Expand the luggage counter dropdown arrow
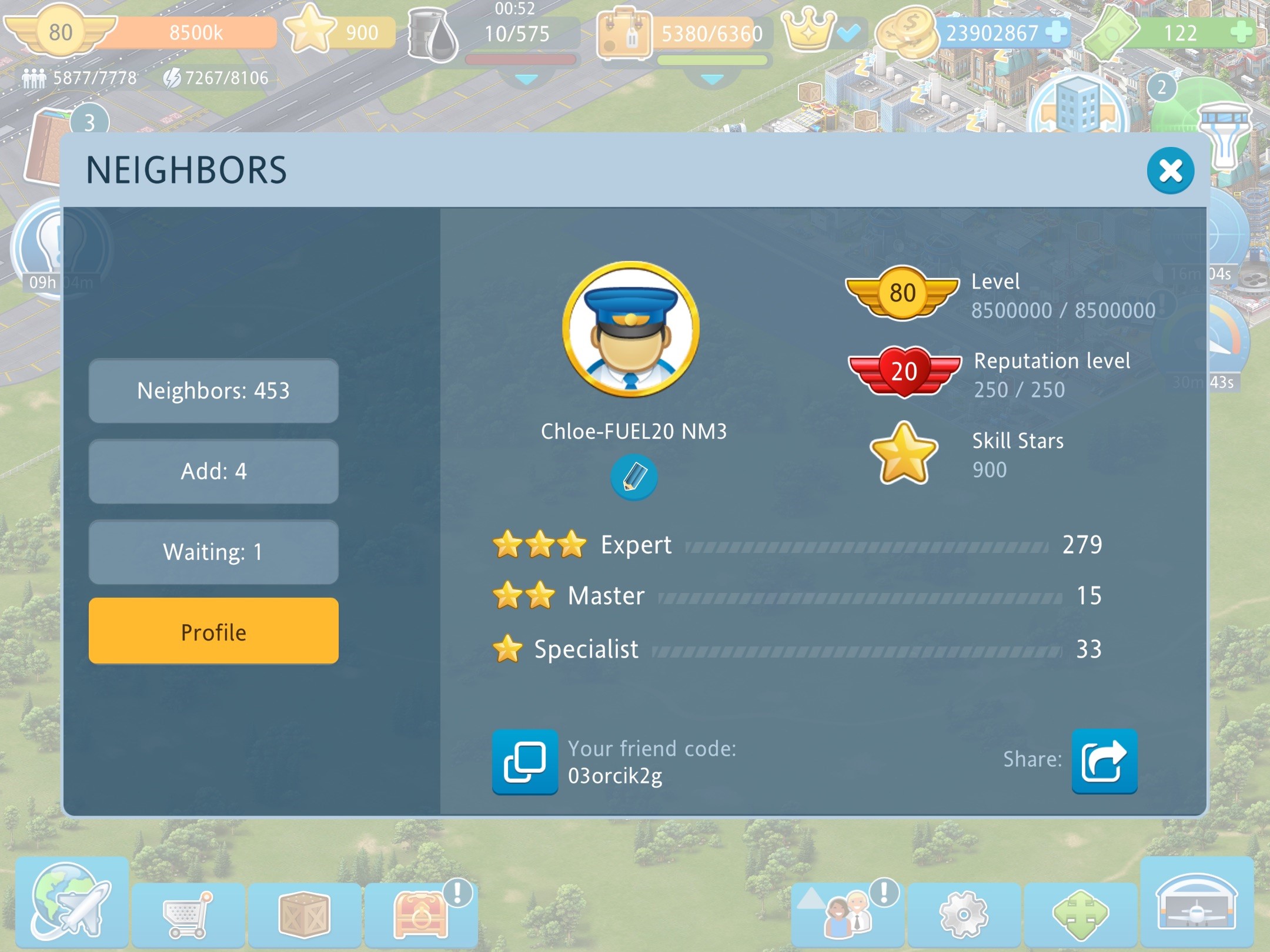 [x=712, y=79]
